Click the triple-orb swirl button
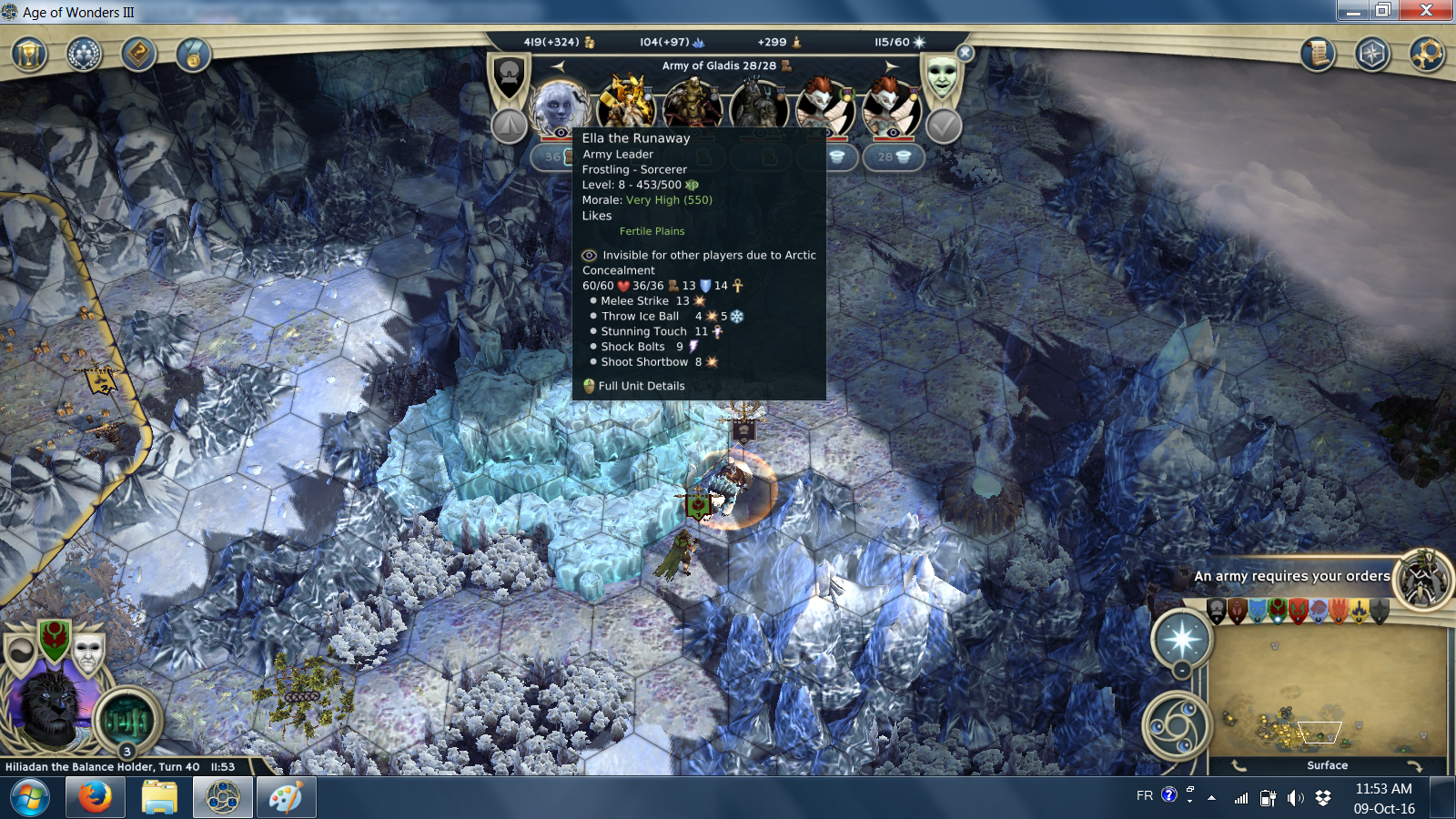This screenshot has width=1456, height=819. click(x=1175, y=726)
